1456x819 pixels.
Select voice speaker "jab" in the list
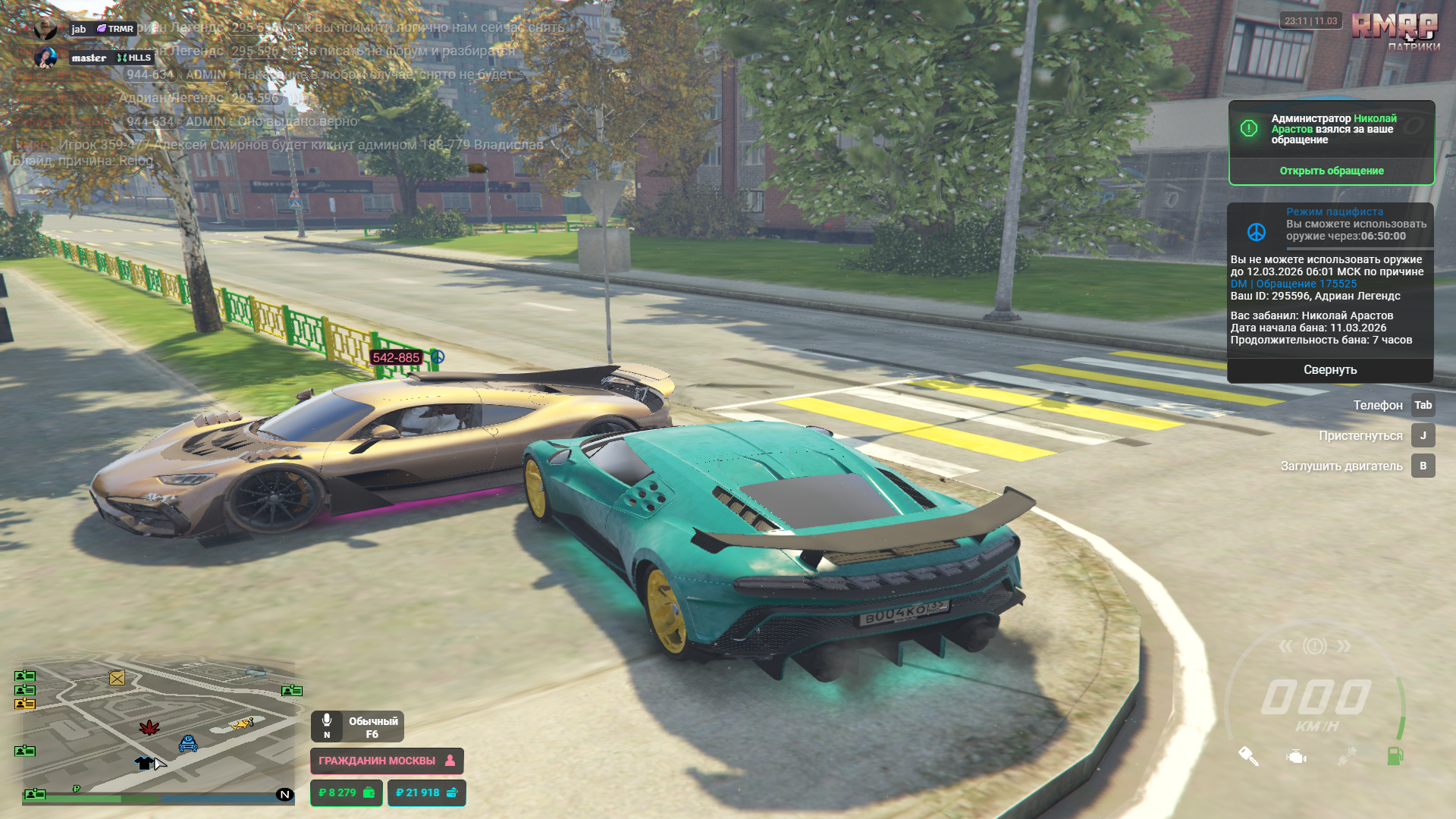point(79,29)
